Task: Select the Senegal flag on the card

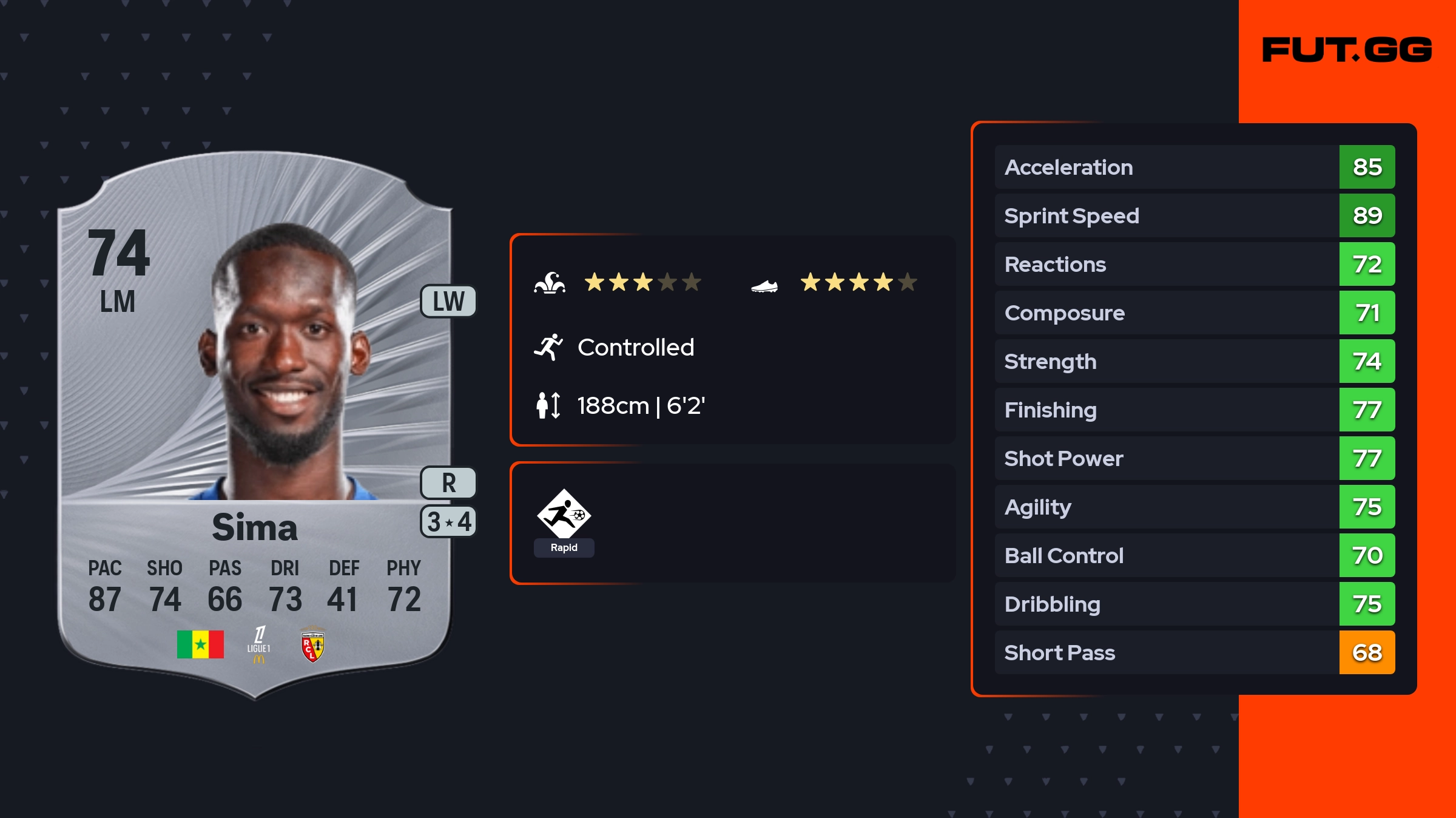Action: (200, 644)
